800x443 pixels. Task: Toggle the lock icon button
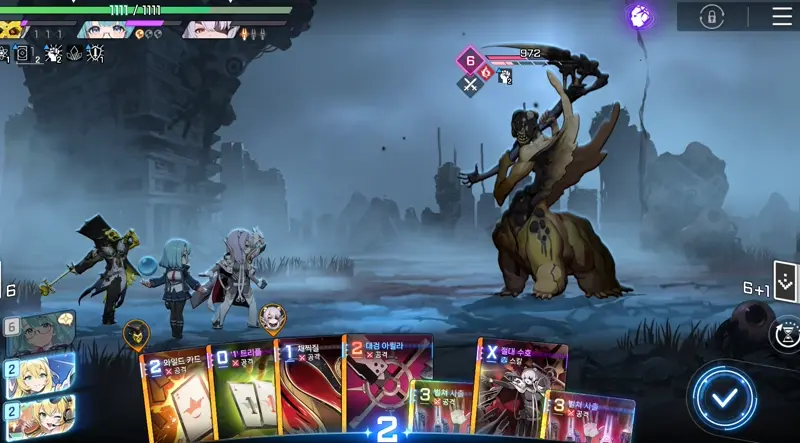711,16
